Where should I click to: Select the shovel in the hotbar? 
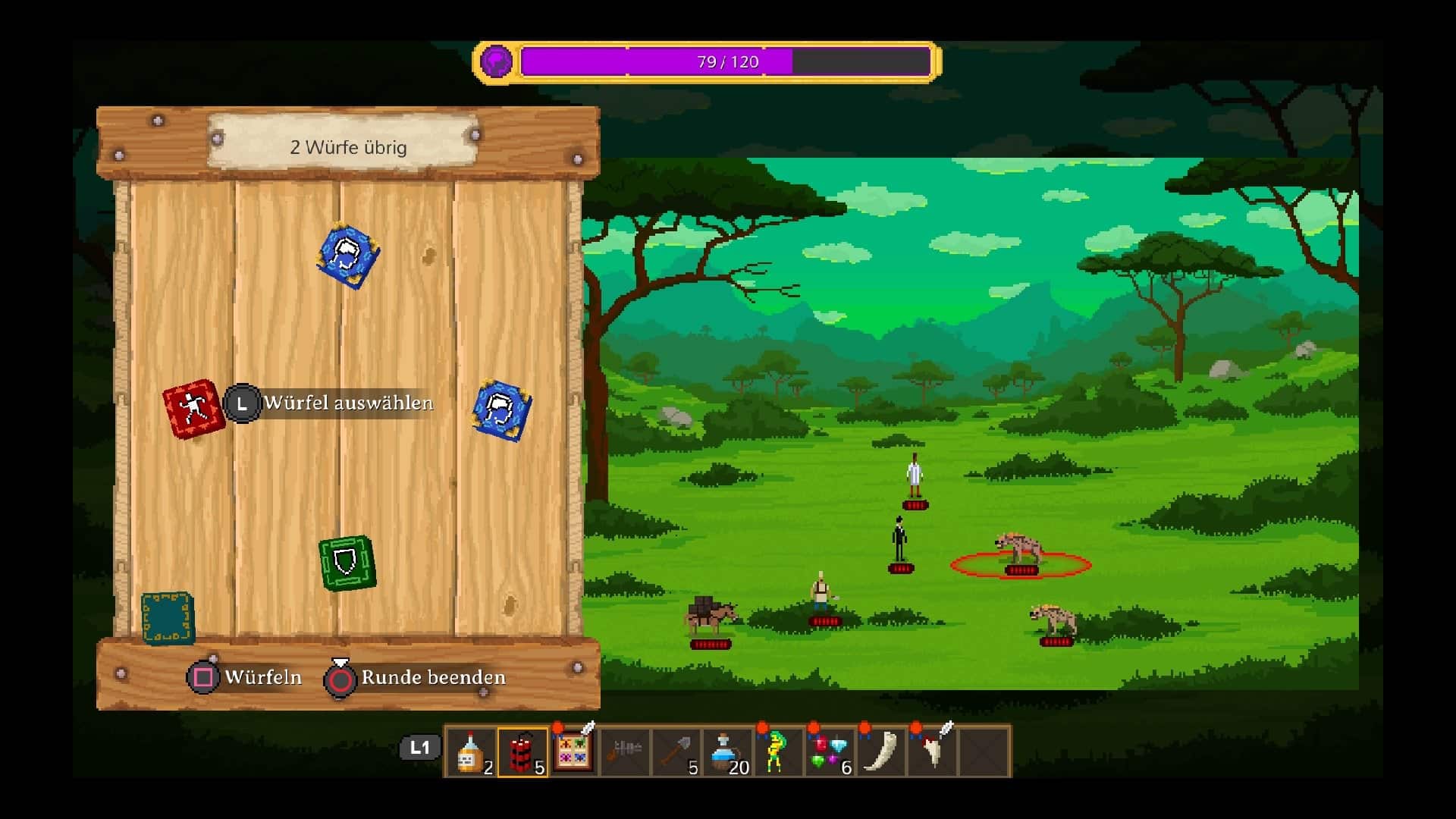tap(676, 752)
